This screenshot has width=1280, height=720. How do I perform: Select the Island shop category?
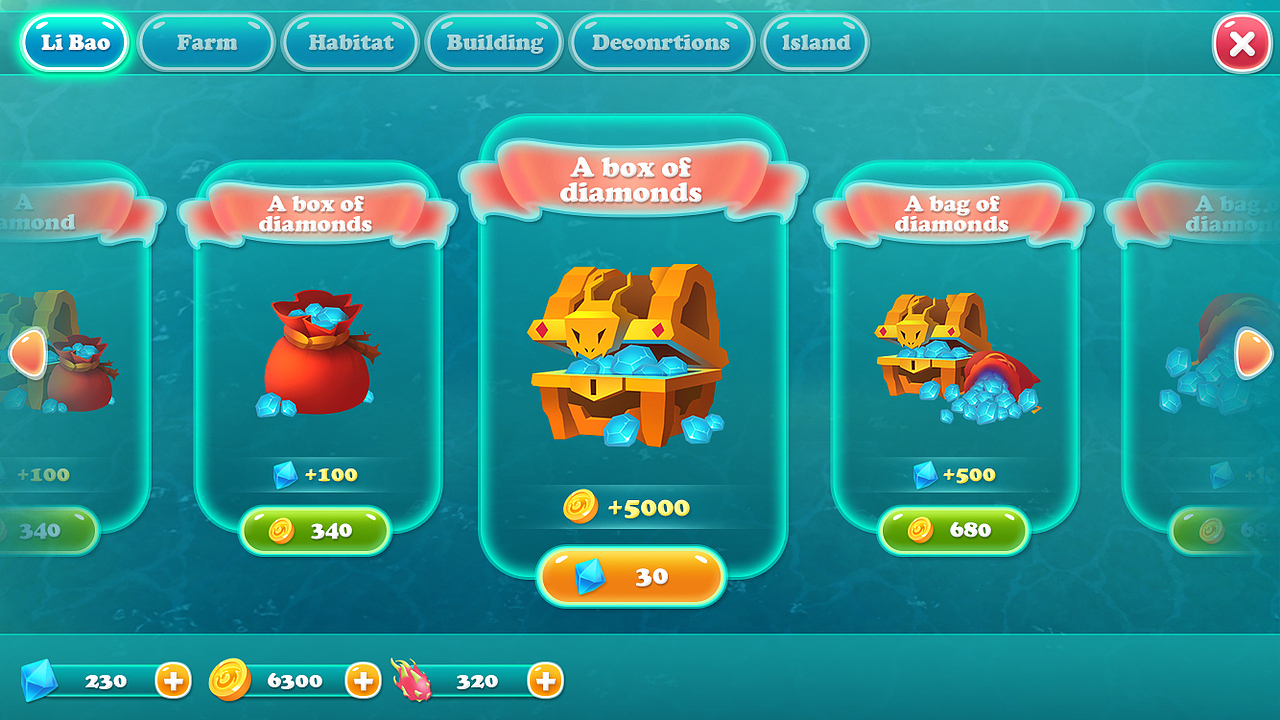click(815, 42)
